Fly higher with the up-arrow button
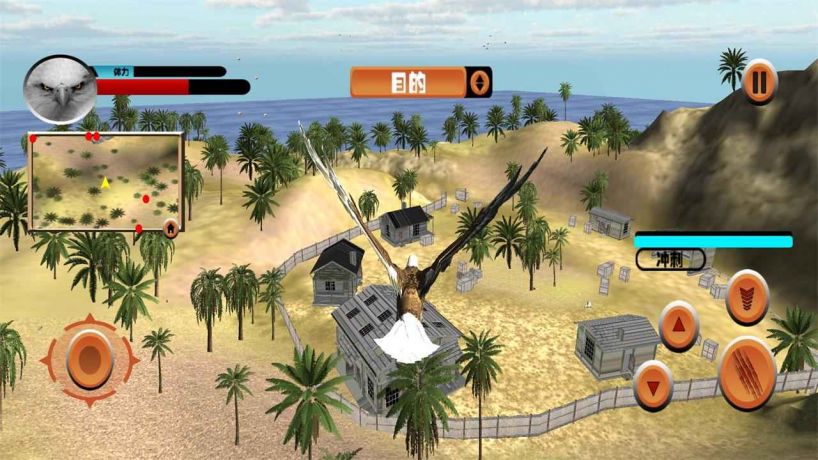The image size is (818, 460). (x=679, y=325)
